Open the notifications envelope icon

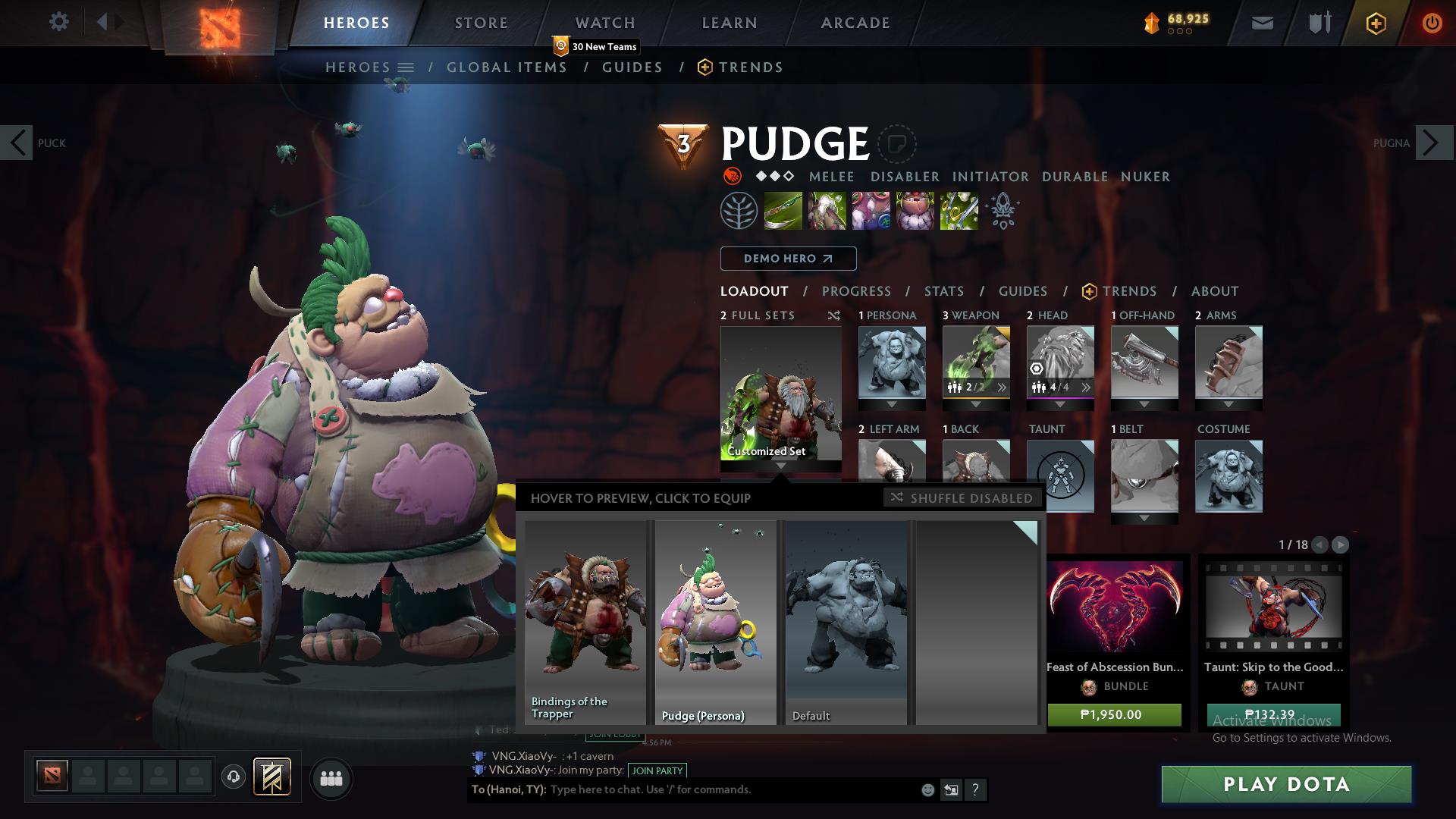point(1261,23)
